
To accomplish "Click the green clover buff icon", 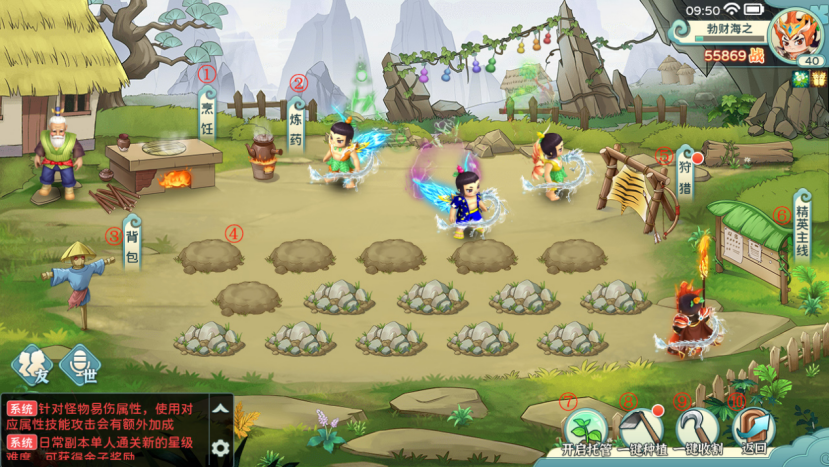I will pos(801,79).
